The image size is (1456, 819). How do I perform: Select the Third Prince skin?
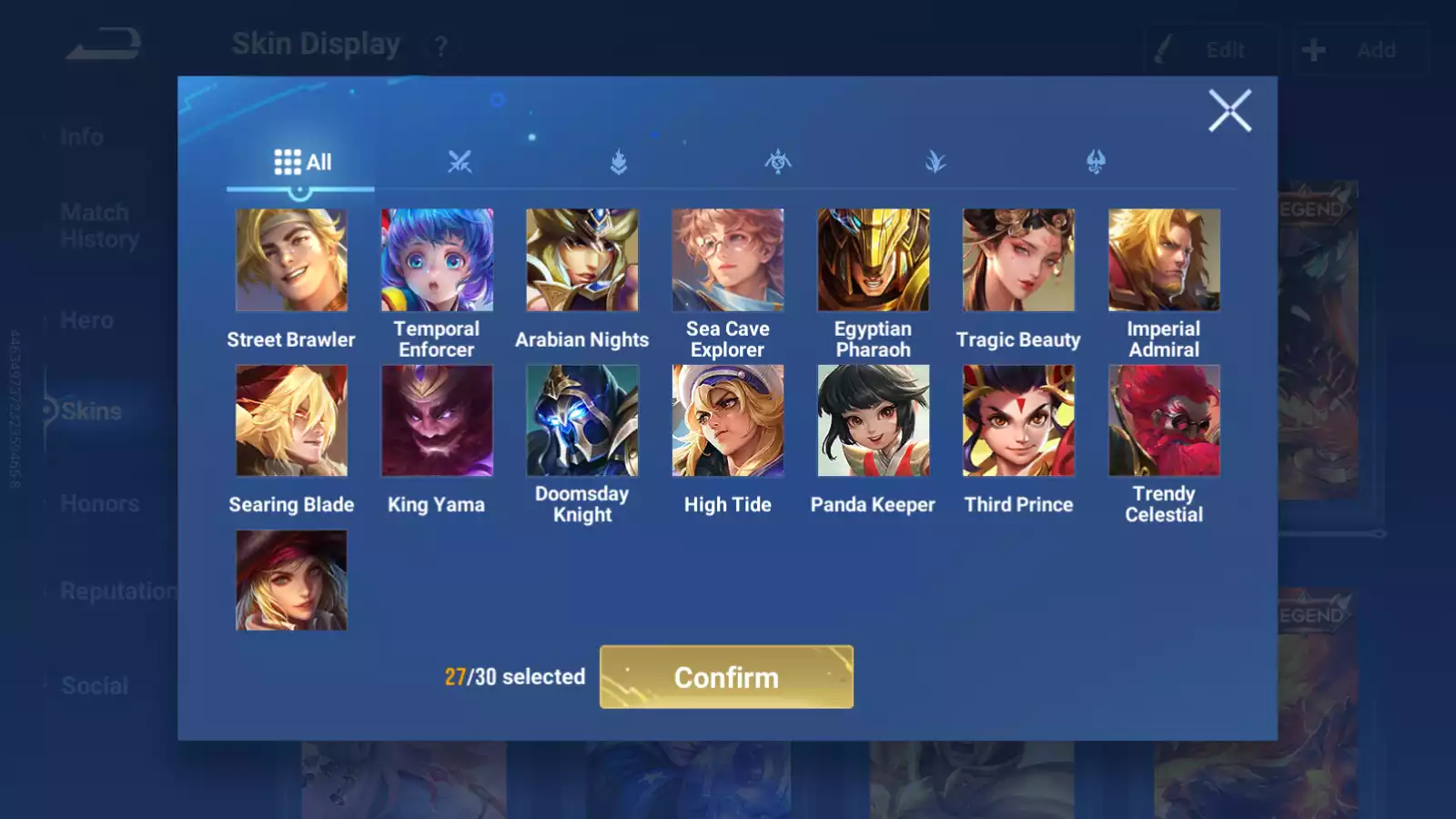pyautogui.click(x=1018, y=420)
